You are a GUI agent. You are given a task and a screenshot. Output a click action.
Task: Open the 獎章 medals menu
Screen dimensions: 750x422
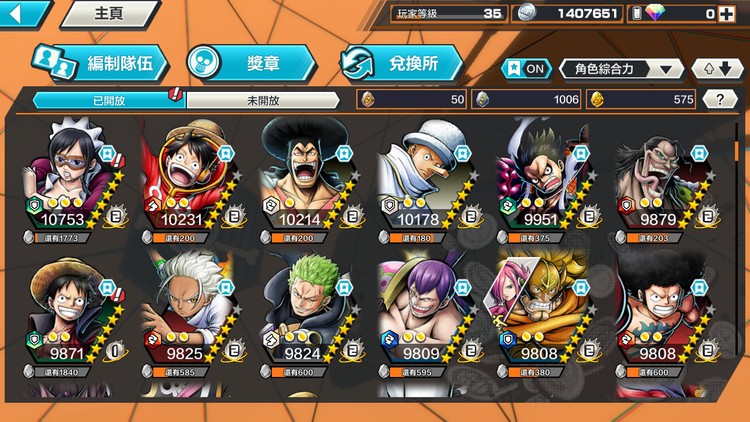250,63
